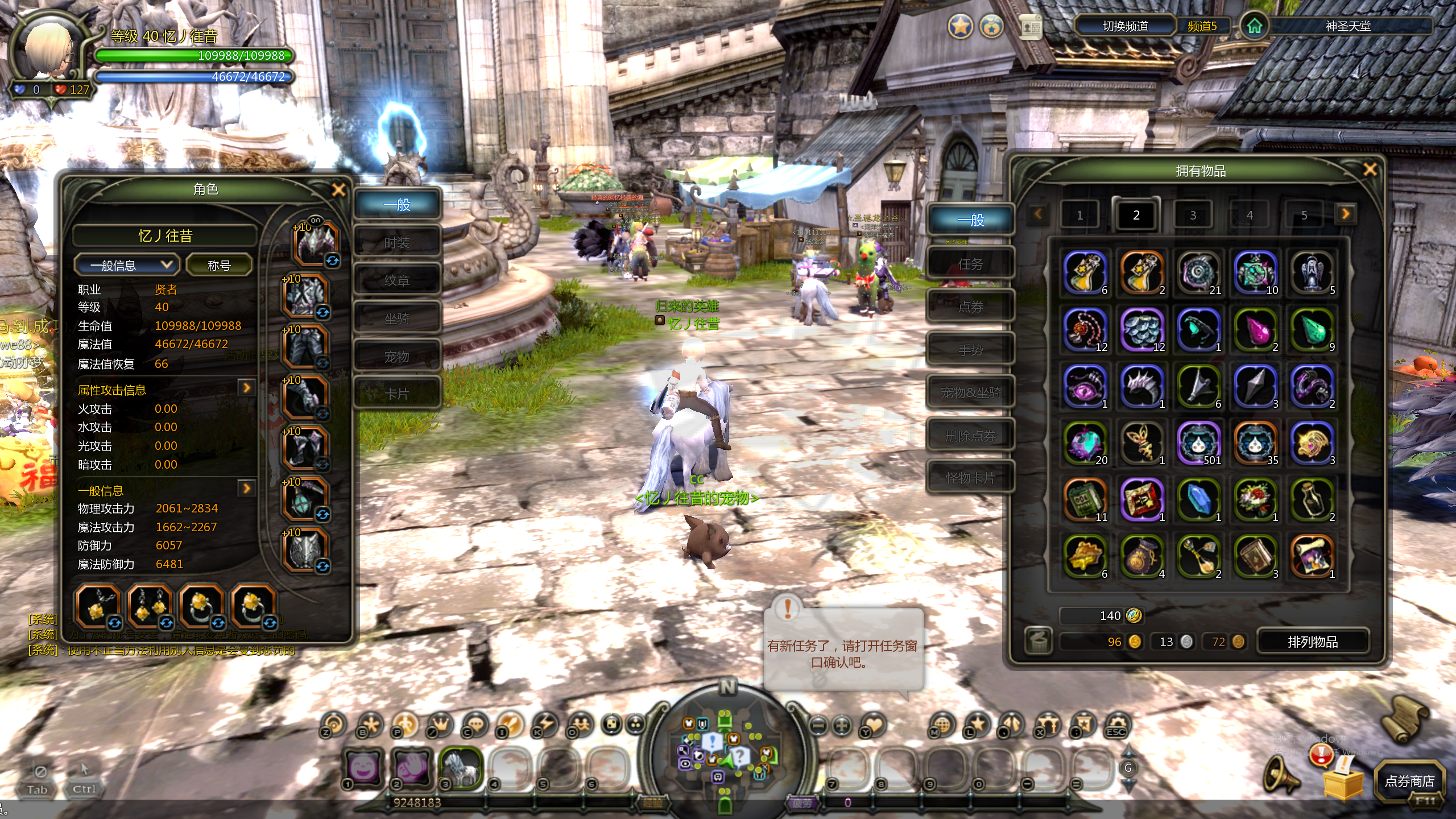
Task: Use the white horse mount hotbar slot
Action: 460,767
